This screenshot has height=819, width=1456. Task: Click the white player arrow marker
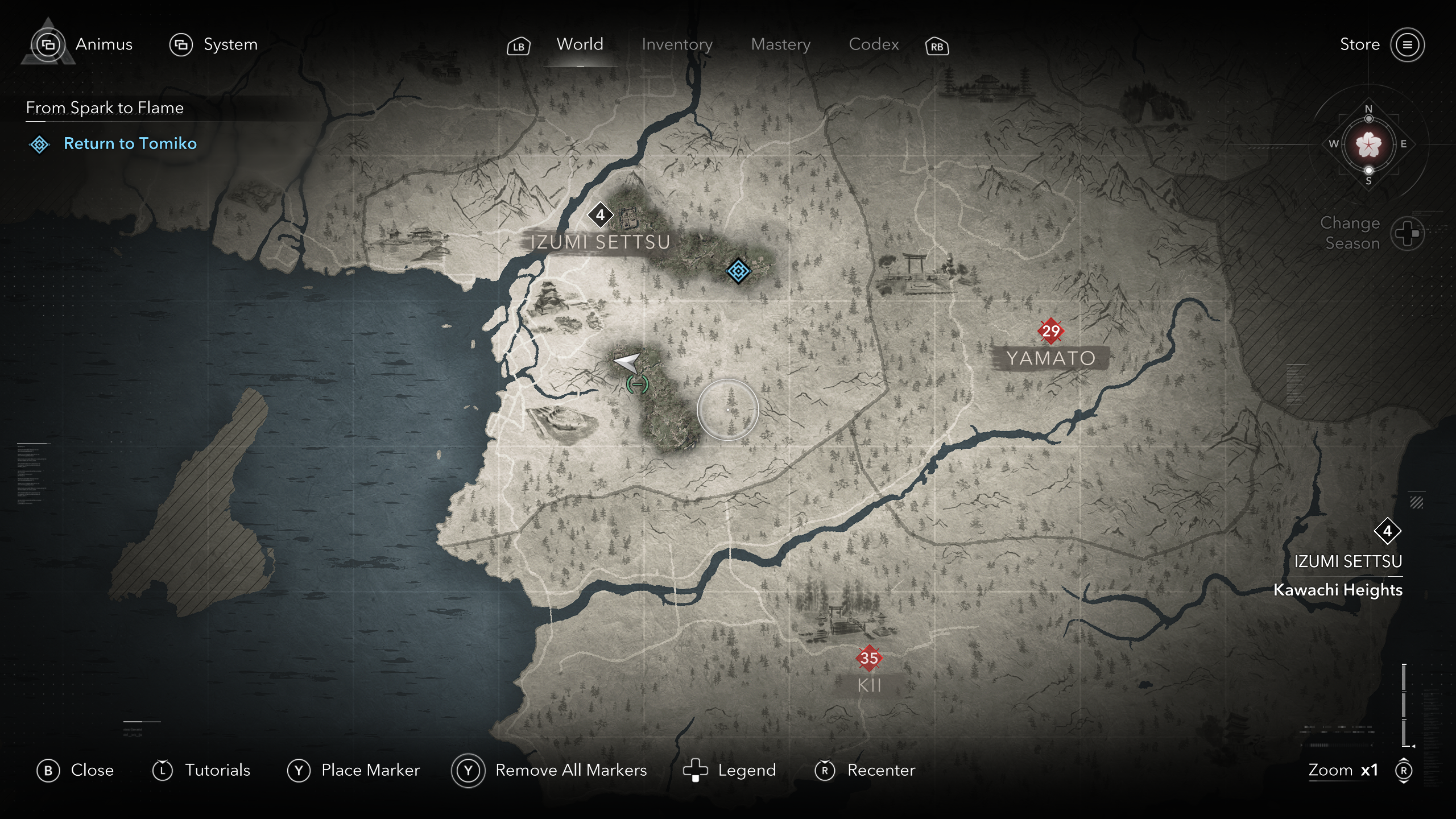627,362
